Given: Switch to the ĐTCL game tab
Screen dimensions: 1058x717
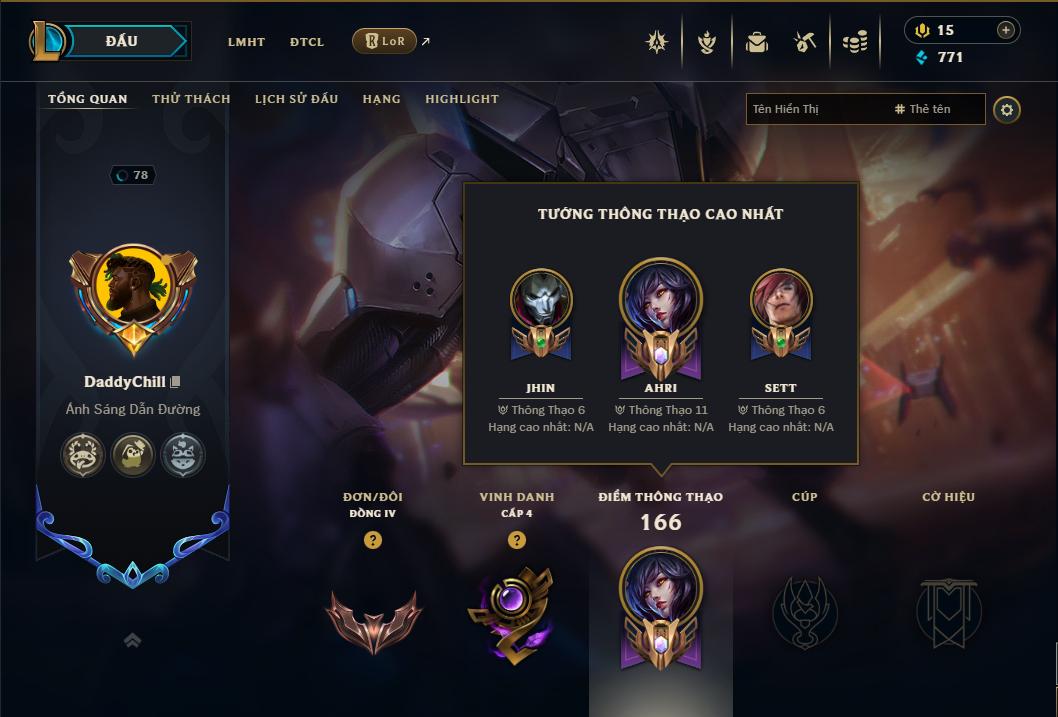Looking at the screenshot, I should (307, 42).
